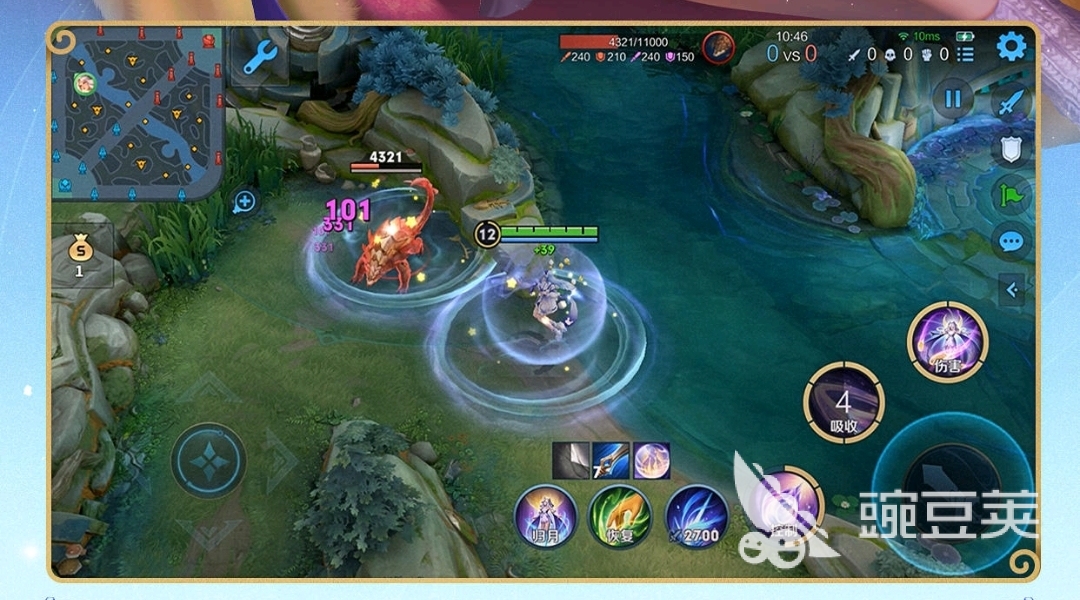This screenshot has width=1080, height=600.
Task: Open the gear settings menu
Action: pyautogui.click(x=1011, y=47)
